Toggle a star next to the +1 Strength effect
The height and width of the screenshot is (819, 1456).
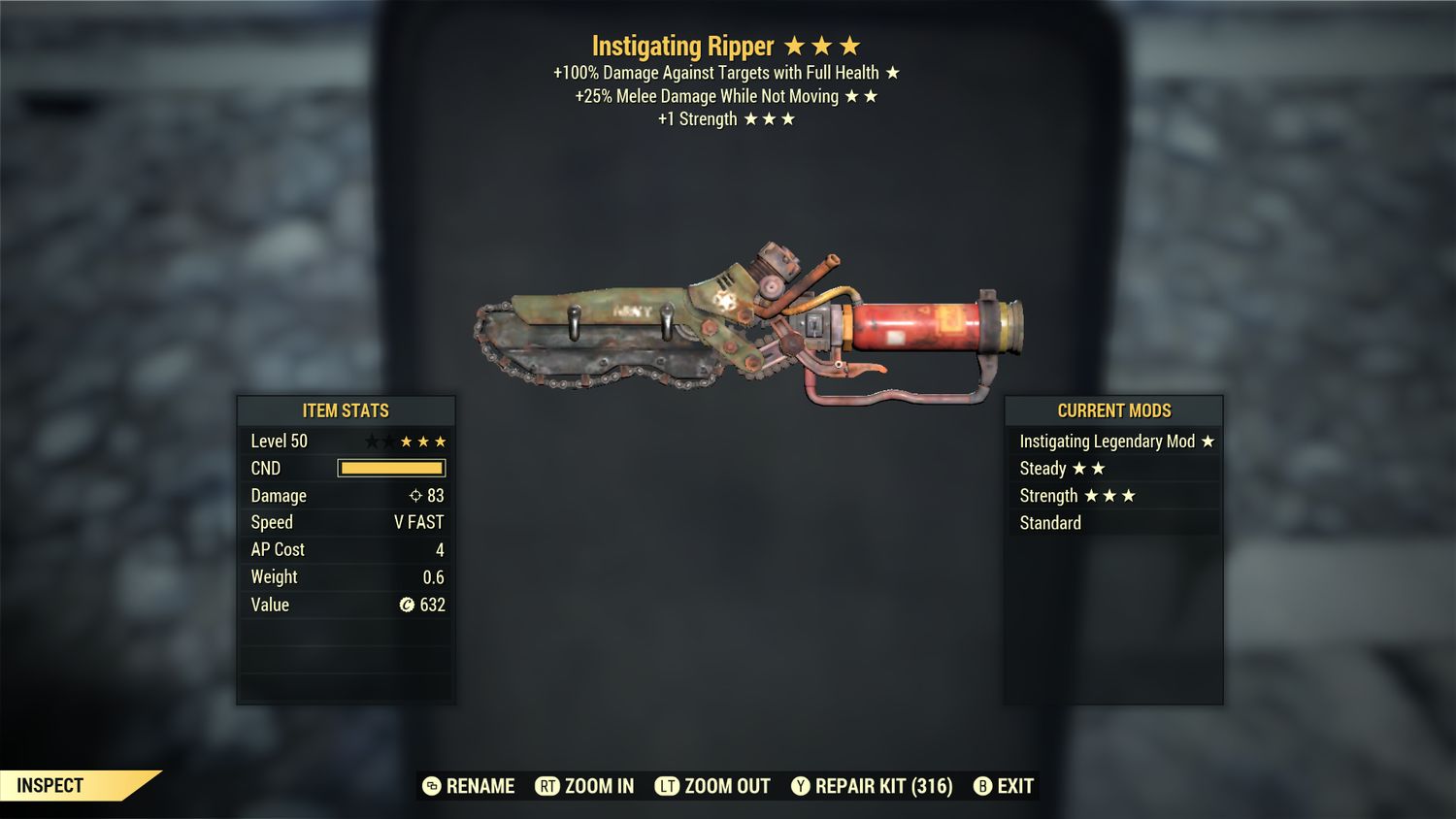click(752, 118)
